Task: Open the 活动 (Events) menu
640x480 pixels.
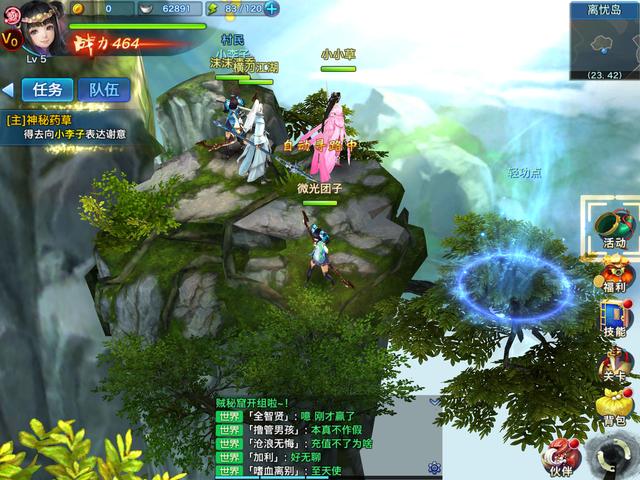Action: pos(614,228)
